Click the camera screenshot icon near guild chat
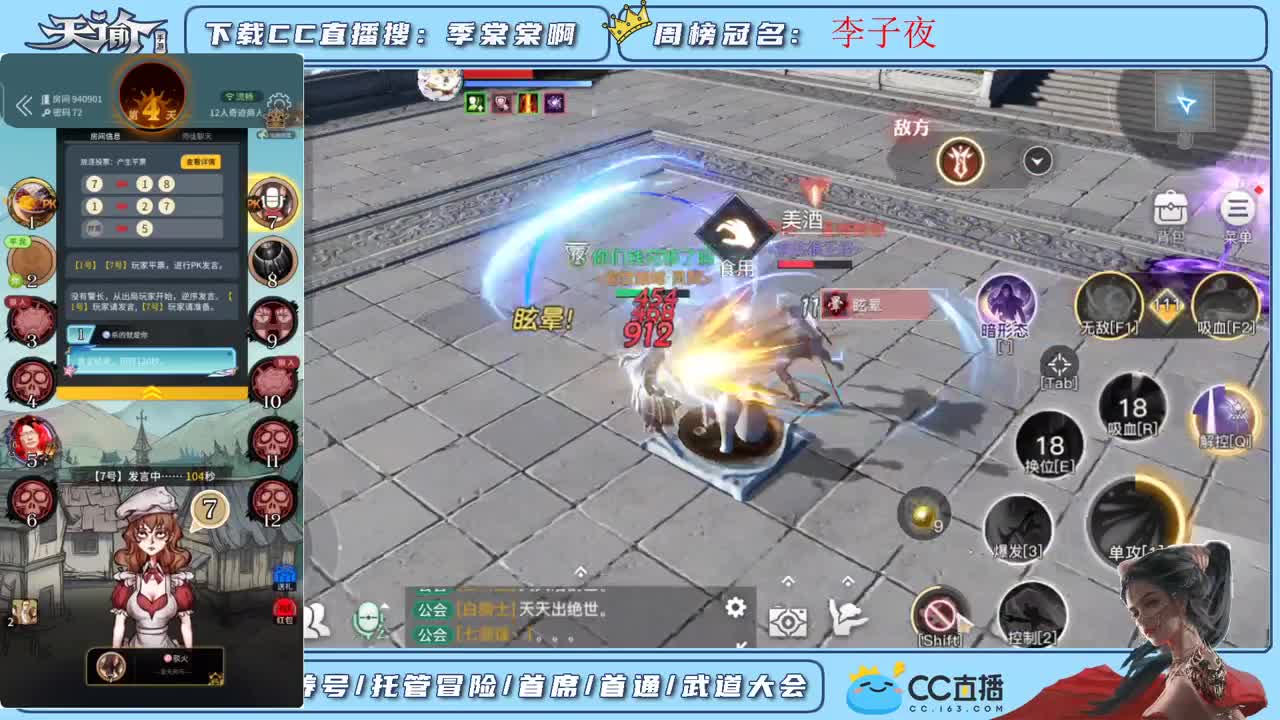The height and width of the screenshot is (720, 1280). [789, 622]
